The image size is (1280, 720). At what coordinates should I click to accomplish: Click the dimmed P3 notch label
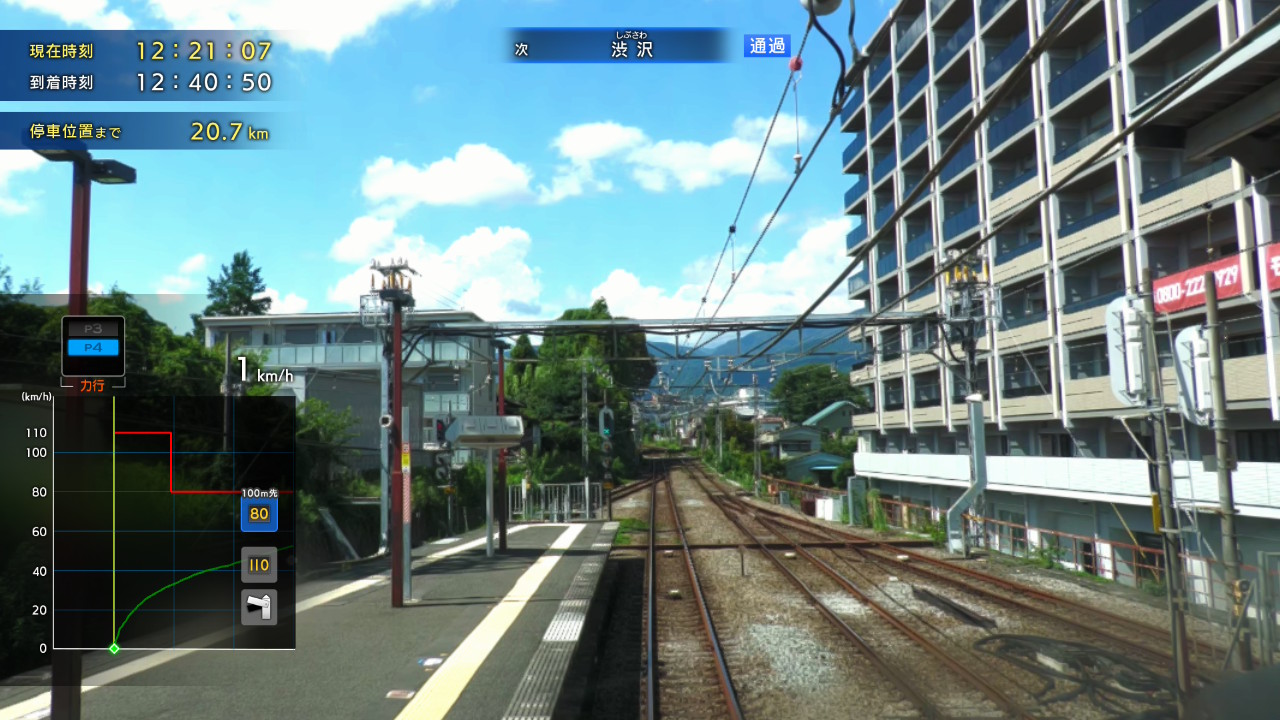point(91,327)
